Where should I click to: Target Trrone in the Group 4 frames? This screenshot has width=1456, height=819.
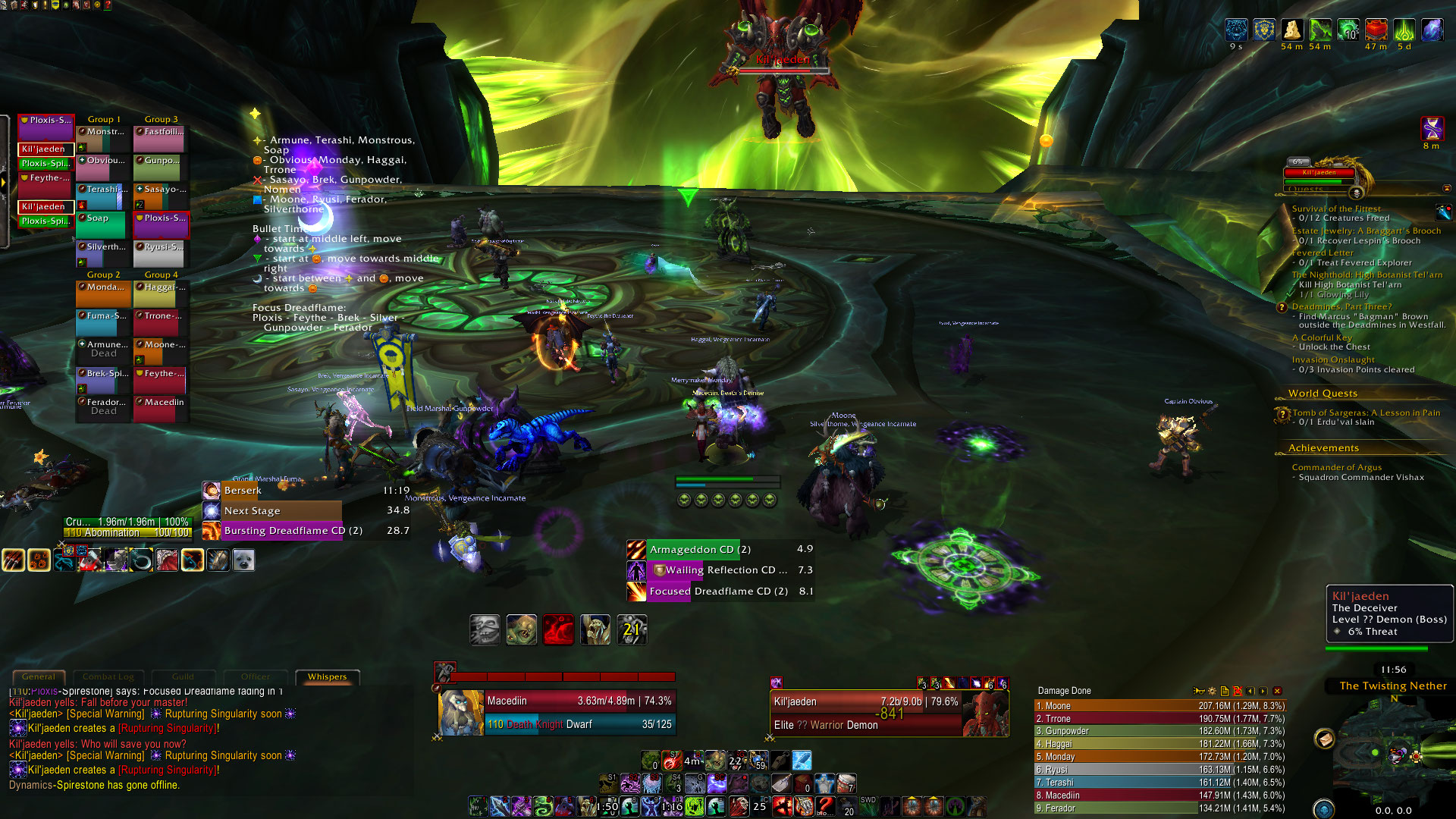pyautogui.click(x=161, y=322)
